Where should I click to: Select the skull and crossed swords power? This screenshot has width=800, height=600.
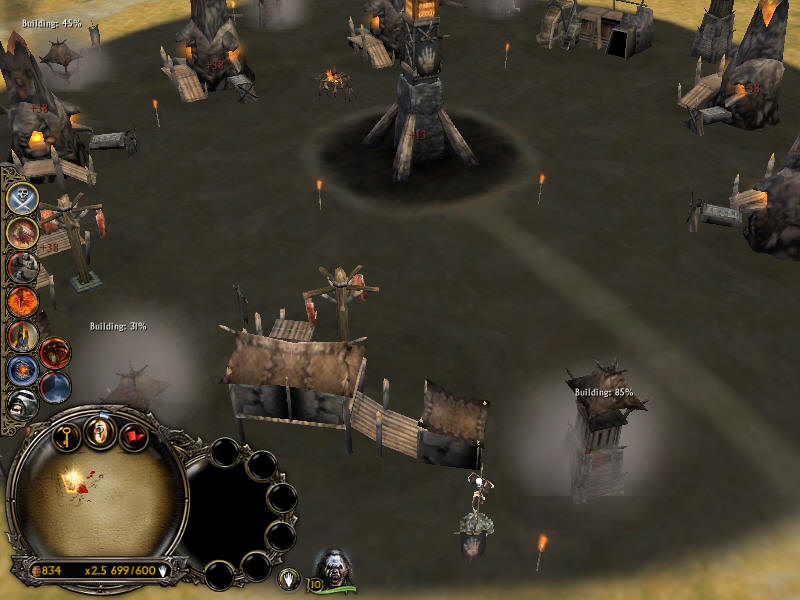(x=22, y=197)
